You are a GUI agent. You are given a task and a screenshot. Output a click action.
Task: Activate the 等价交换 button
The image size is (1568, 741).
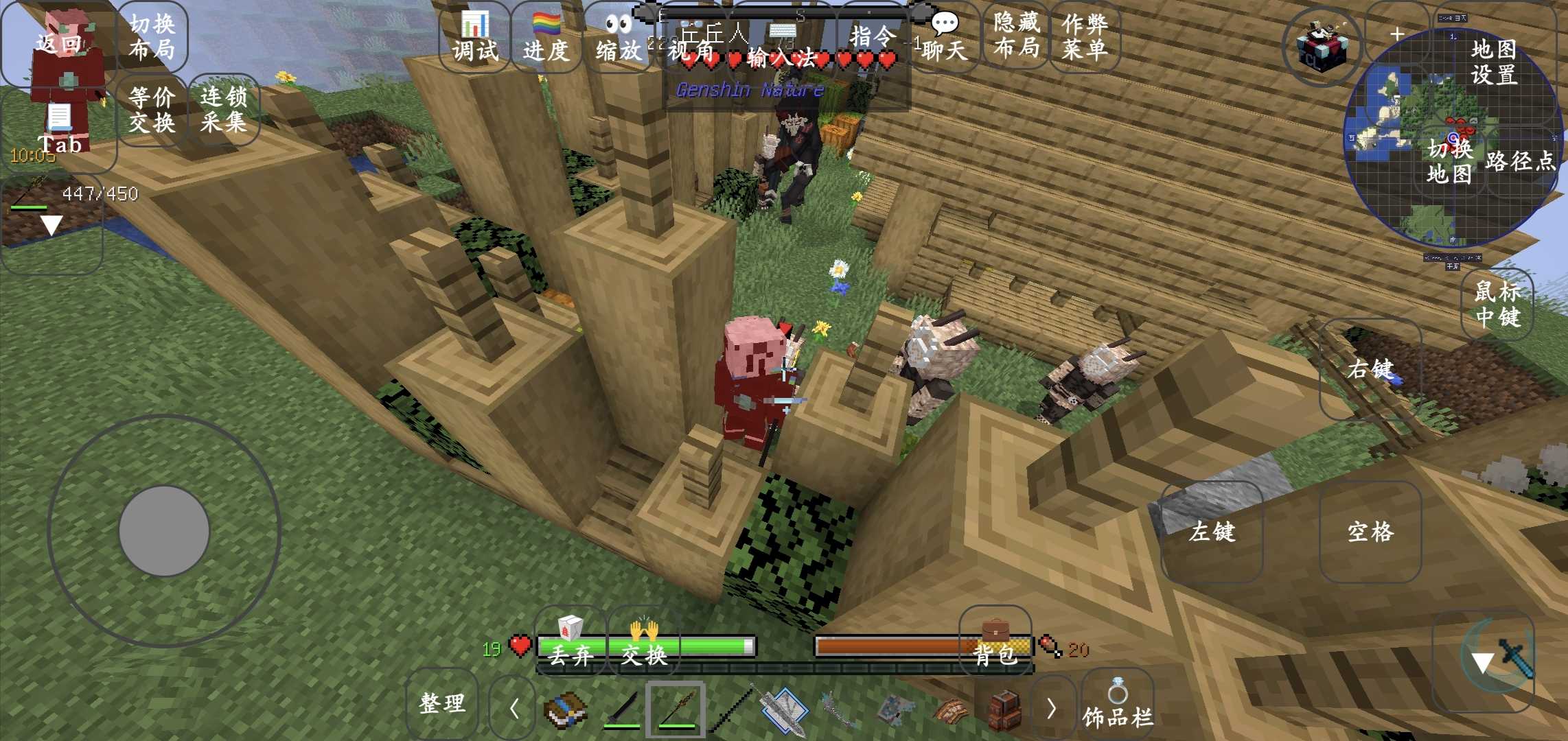click(152, 110)
